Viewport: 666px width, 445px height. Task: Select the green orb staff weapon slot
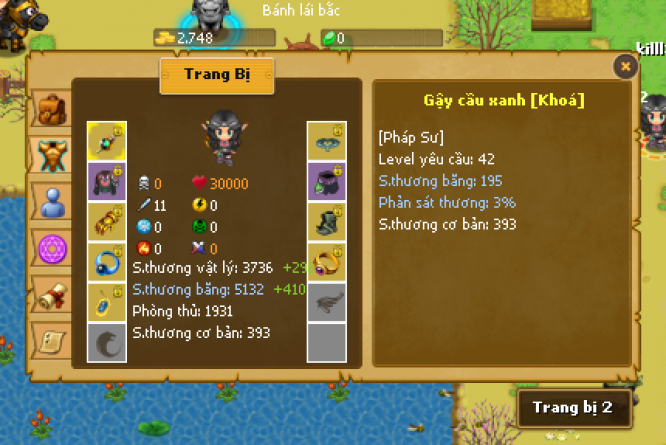pos(106,141)
